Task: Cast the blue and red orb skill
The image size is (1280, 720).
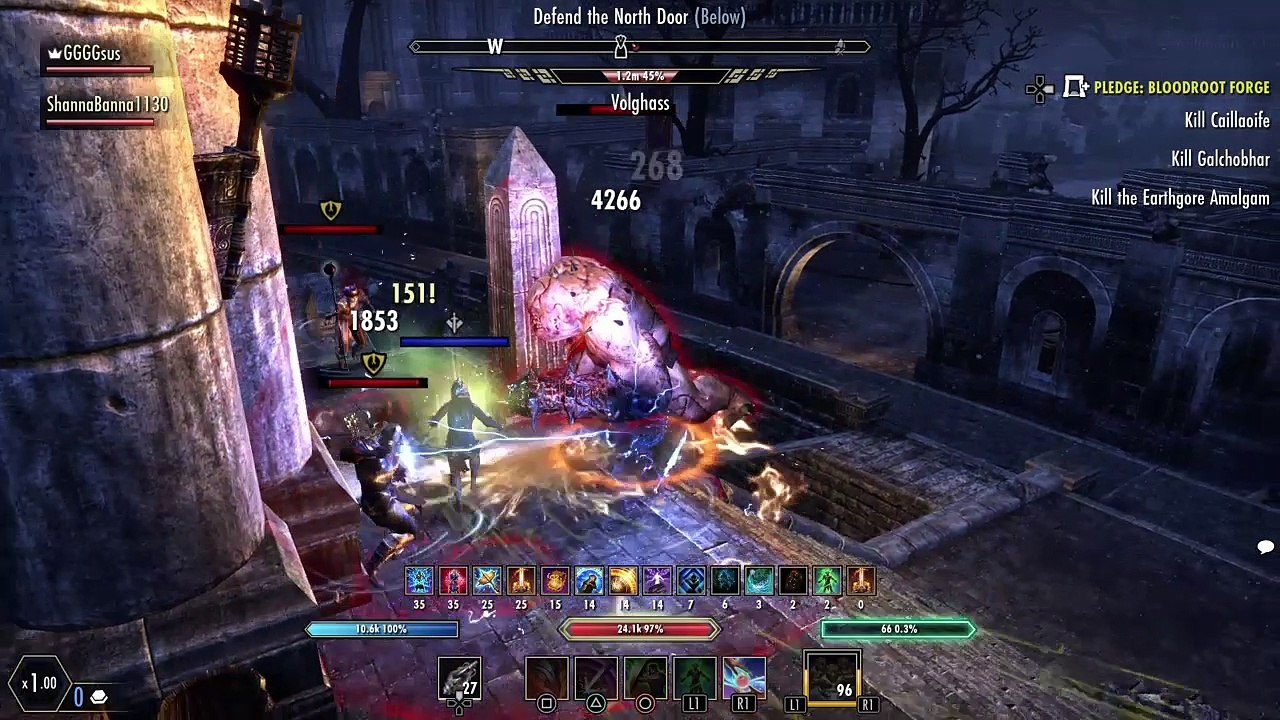Action: (x=744, y=678)
